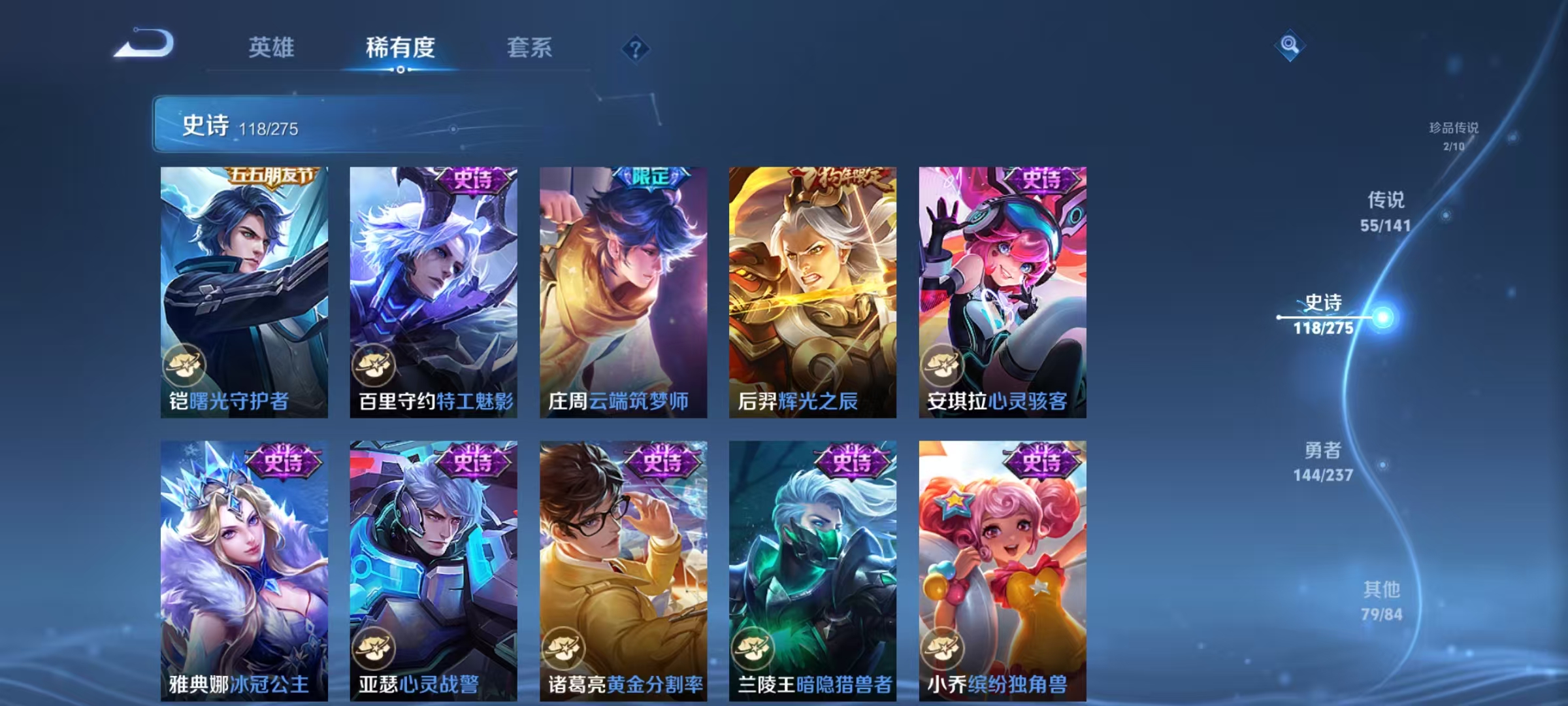The image size is (1568, 706).
Task: Open the 后羿辉光之辰 skin card
Action: [x=812, y=294]
